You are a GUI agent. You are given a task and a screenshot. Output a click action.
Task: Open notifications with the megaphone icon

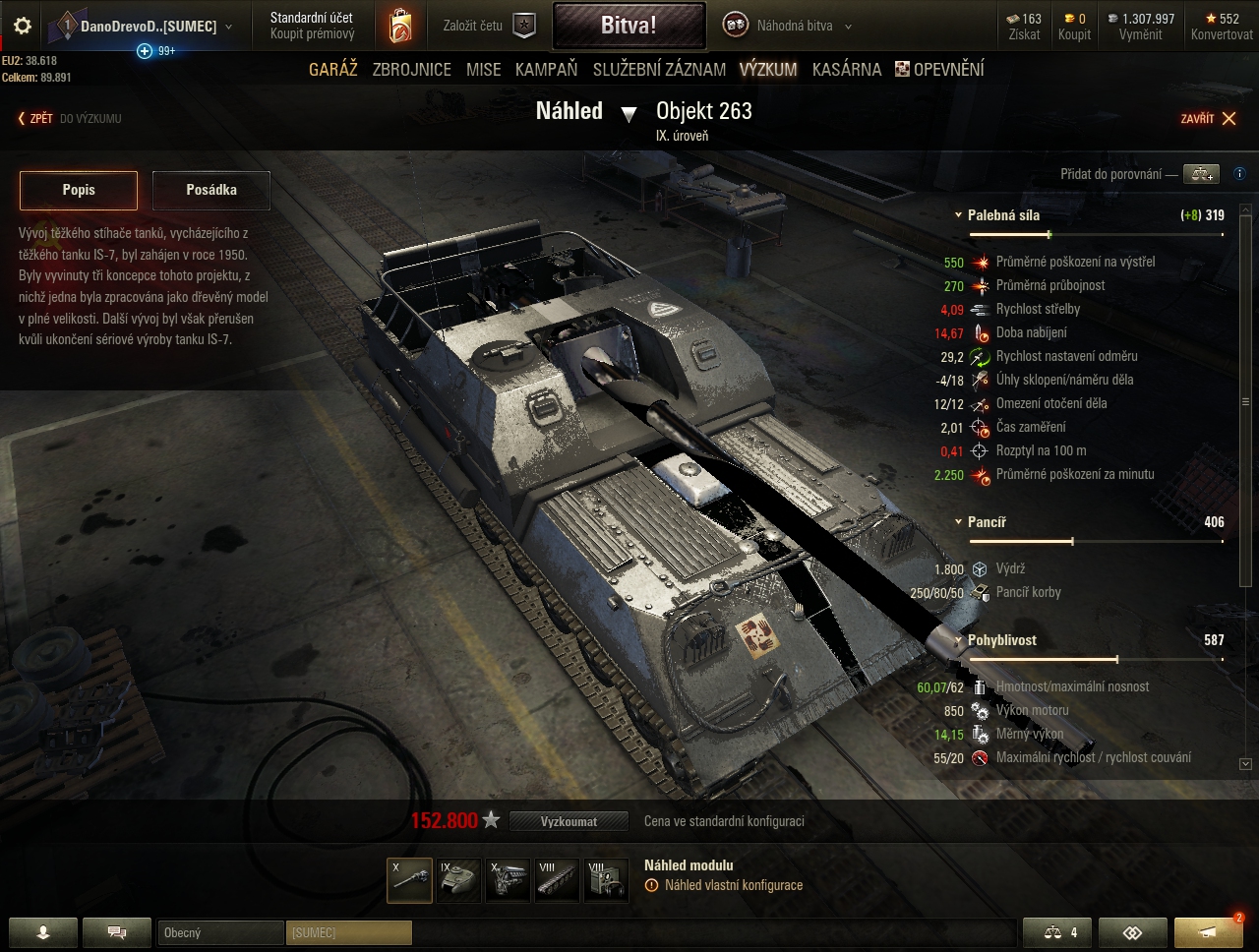(1207, 932)
